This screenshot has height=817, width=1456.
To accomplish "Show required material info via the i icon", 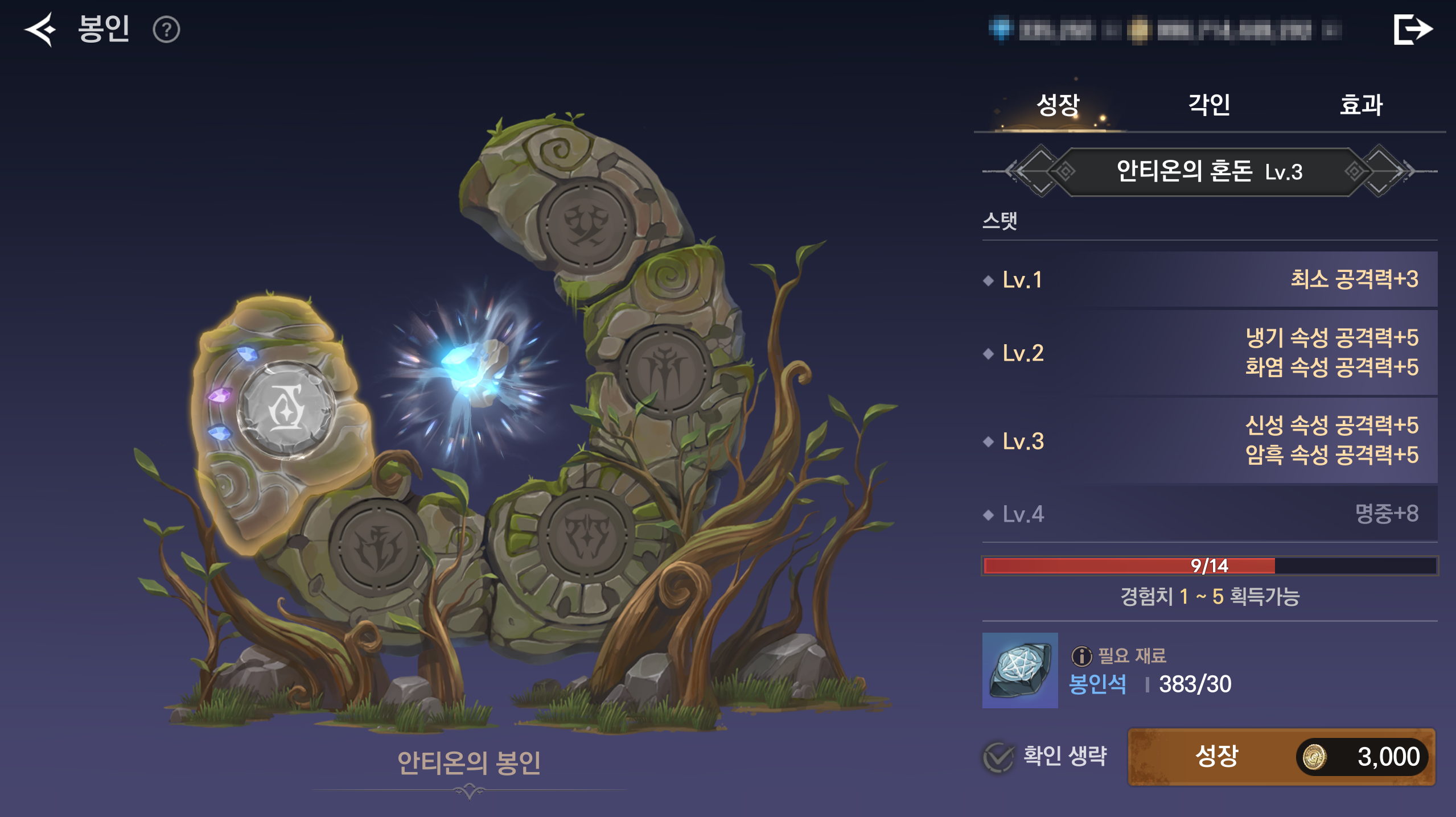I will click(1081, 656).
